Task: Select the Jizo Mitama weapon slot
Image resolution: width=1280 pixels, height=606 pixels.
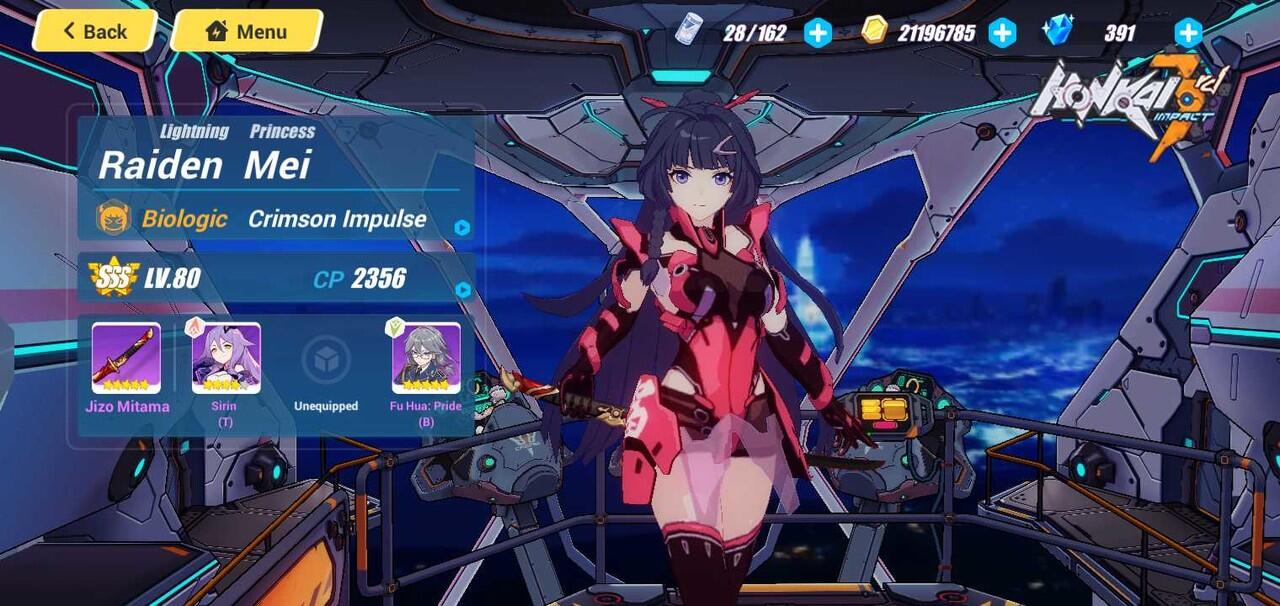Action: [126, 359]
